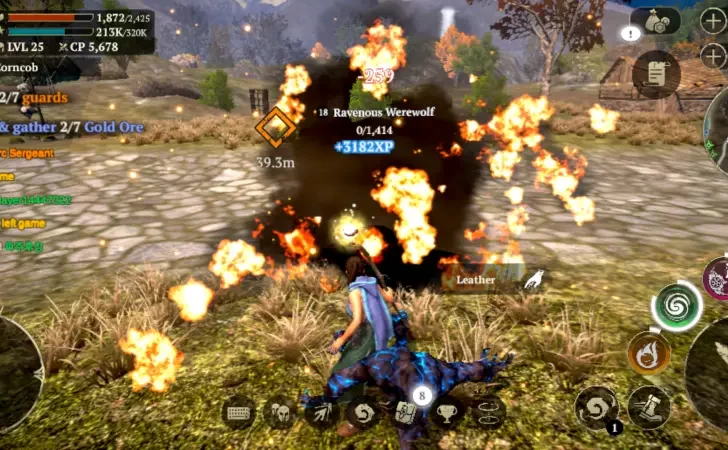Image resolution: width=728 pixels, height=450 pixels.
Task: Tap the two-rings swap icon
Action: click(488, 413)
